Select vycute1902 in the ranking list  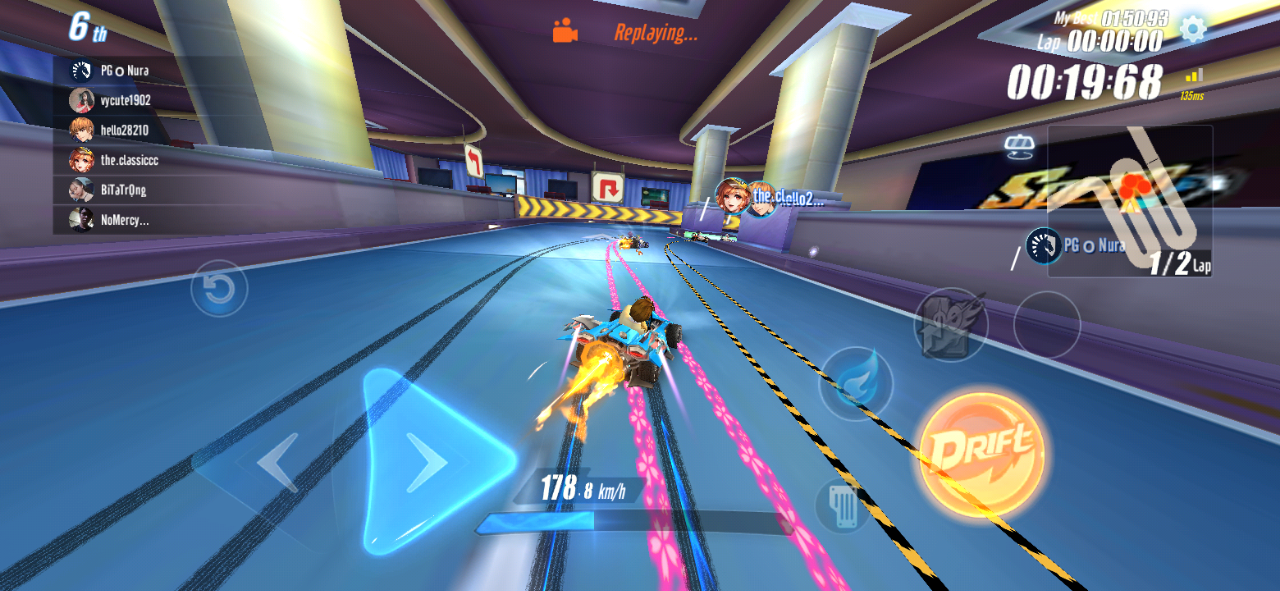pos(123,100)
